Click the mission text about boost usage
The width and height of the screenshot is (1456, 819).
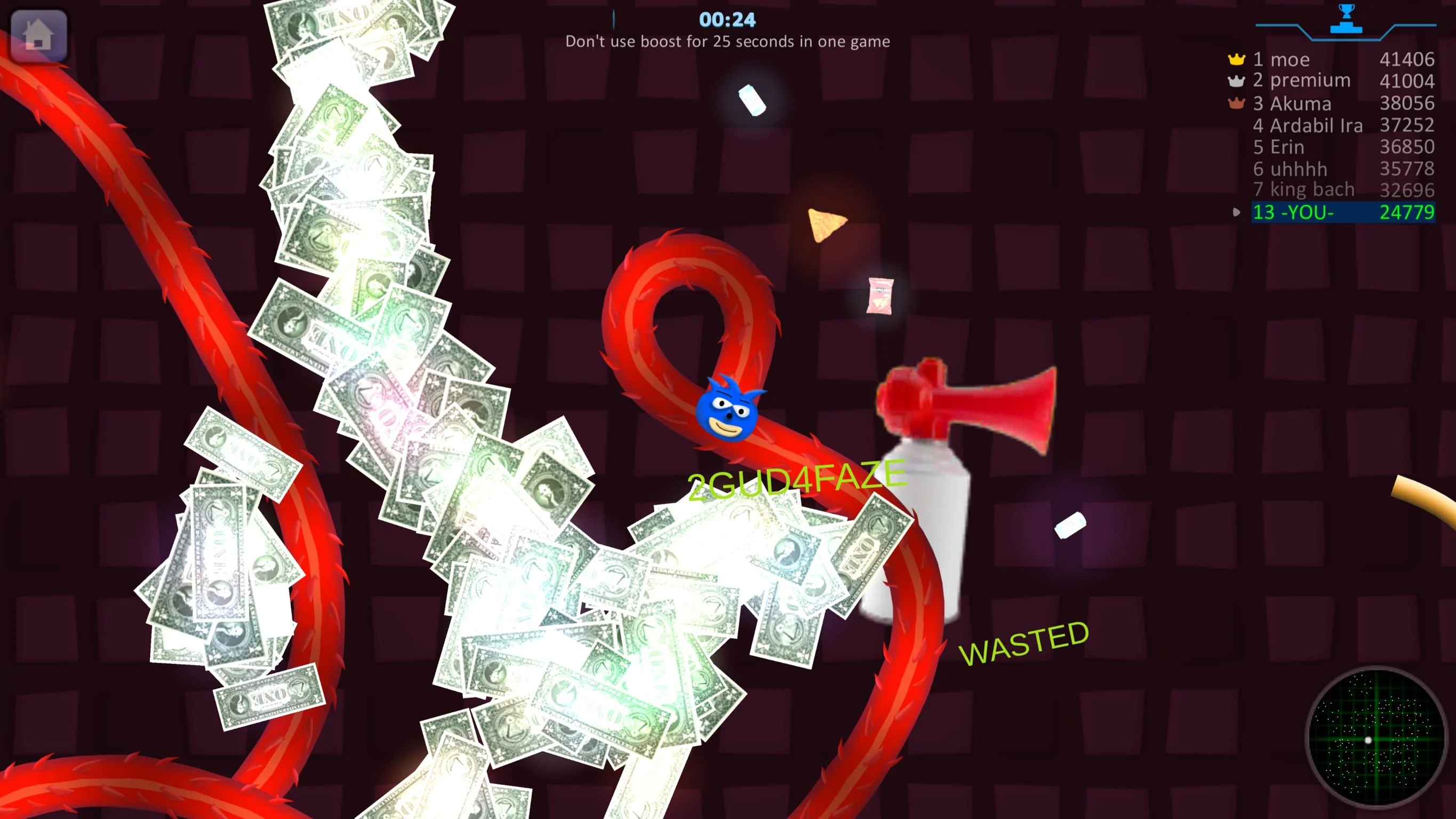coord(728,41)
